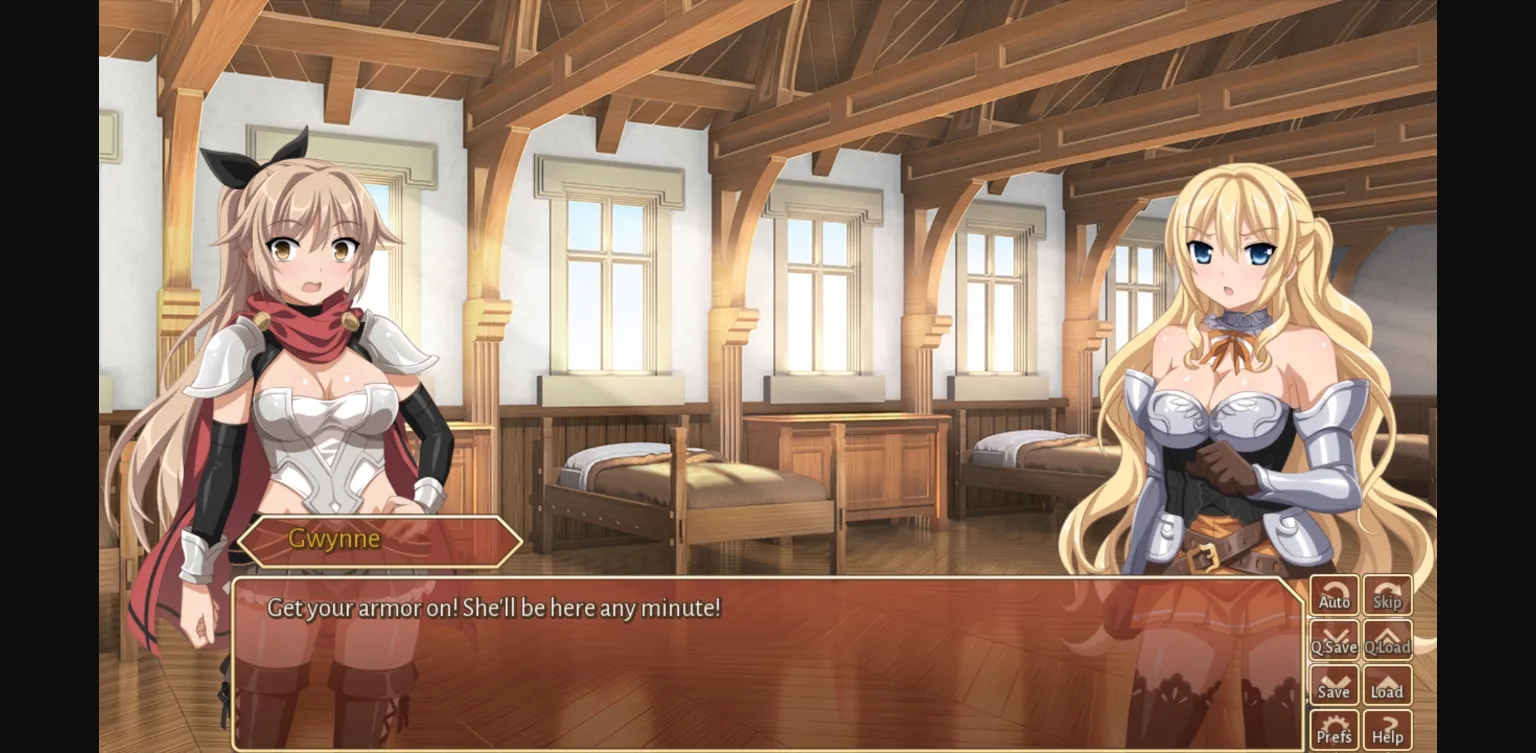This screenshot has width=1536, height=753.
Task: Open Help with the question mark icon
Action: coord(1388,728)
